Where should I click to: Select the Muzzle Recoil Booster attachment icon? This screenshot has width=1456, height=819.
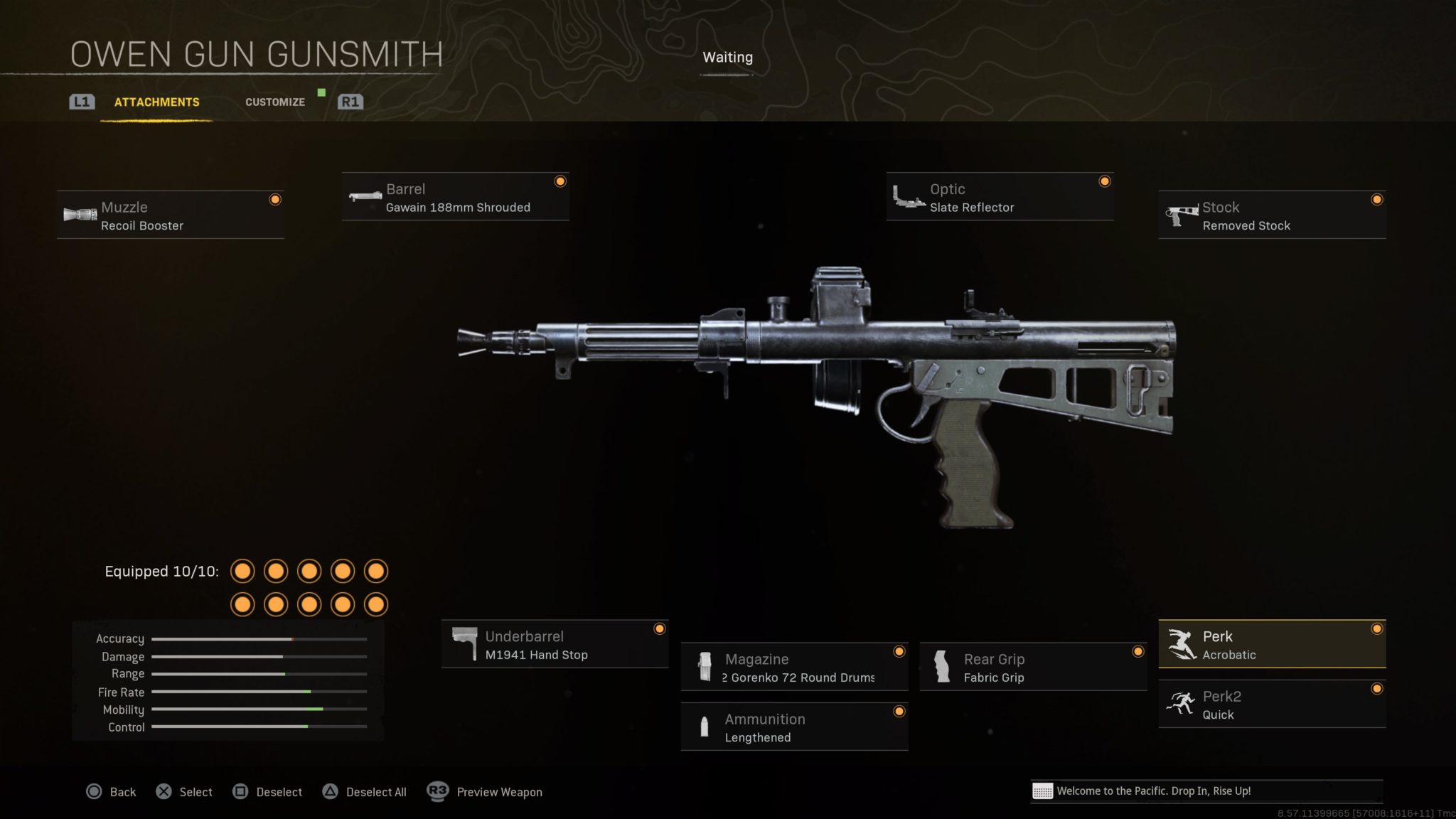tap(80, 214)
